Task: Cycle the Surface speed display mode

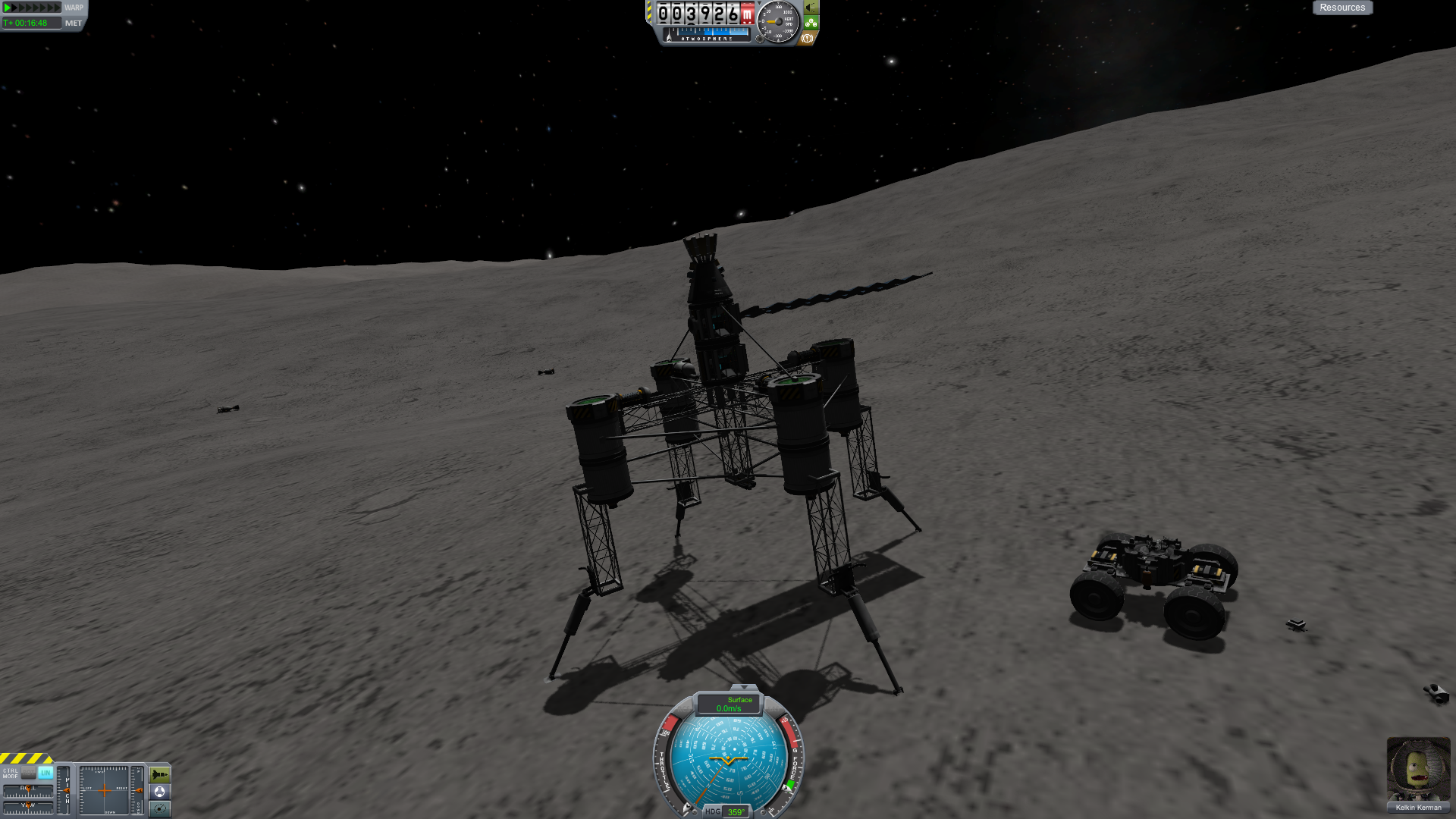Action: point(730,704)
